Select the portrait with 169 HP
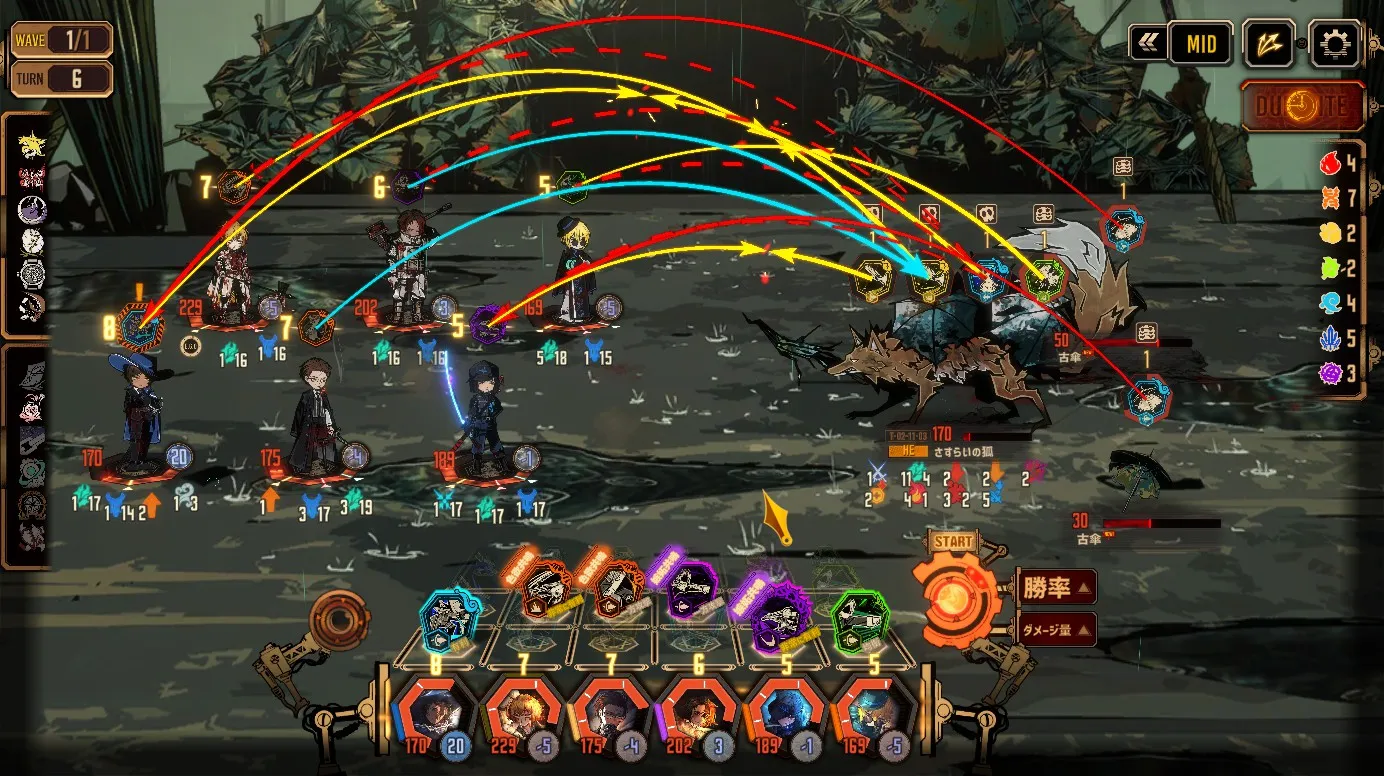This screenshot has height=776, width=1384. tap(871, 712)
